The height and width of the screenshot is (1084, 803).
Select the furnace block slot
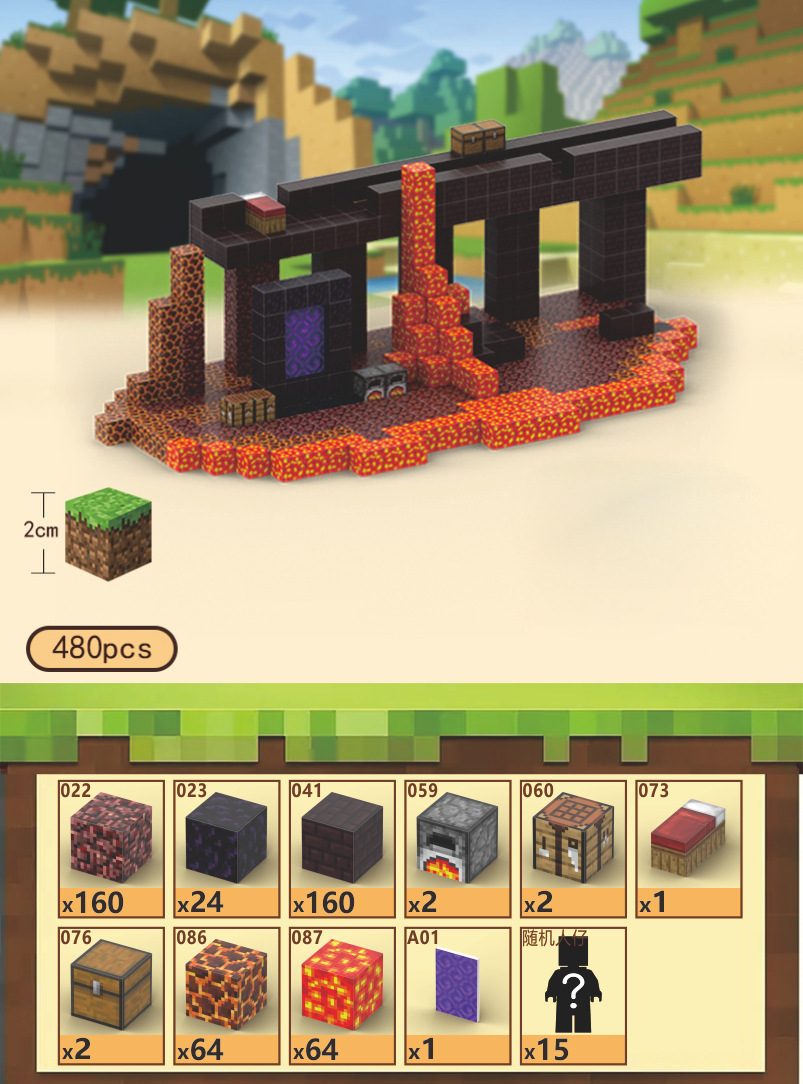point(457,848)
